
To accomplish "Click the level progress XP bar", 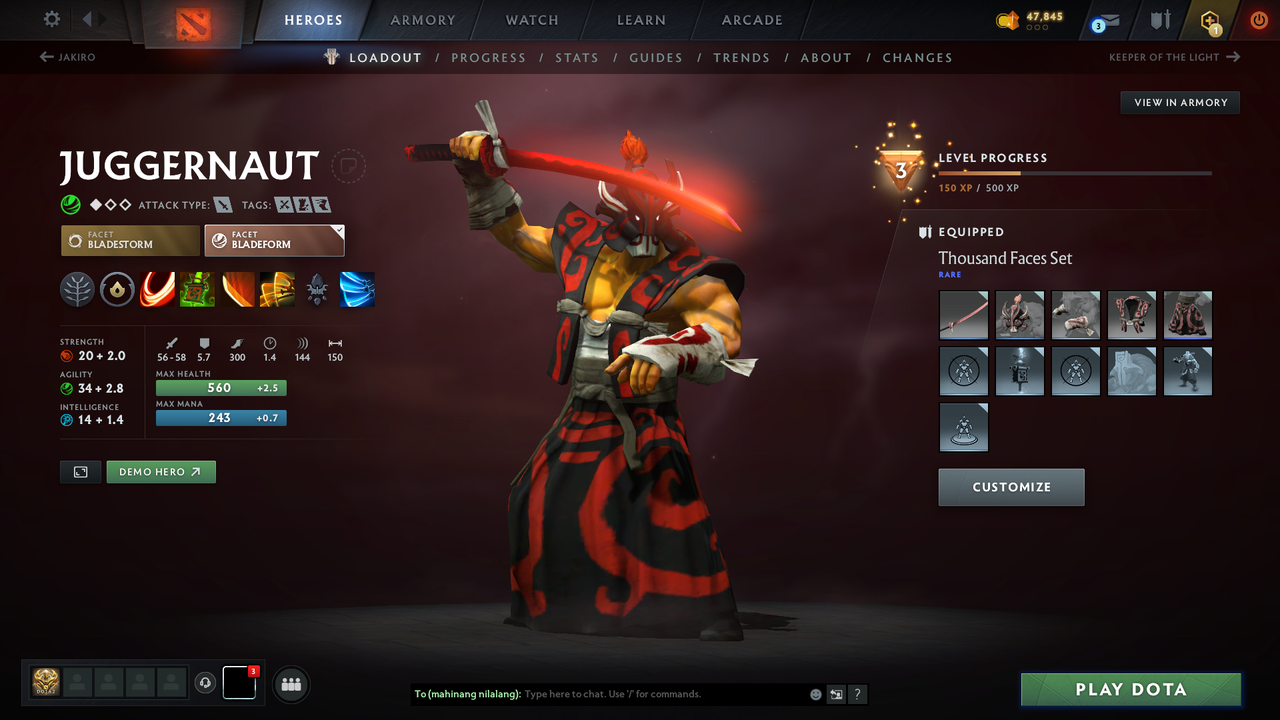I will 1075,172.
